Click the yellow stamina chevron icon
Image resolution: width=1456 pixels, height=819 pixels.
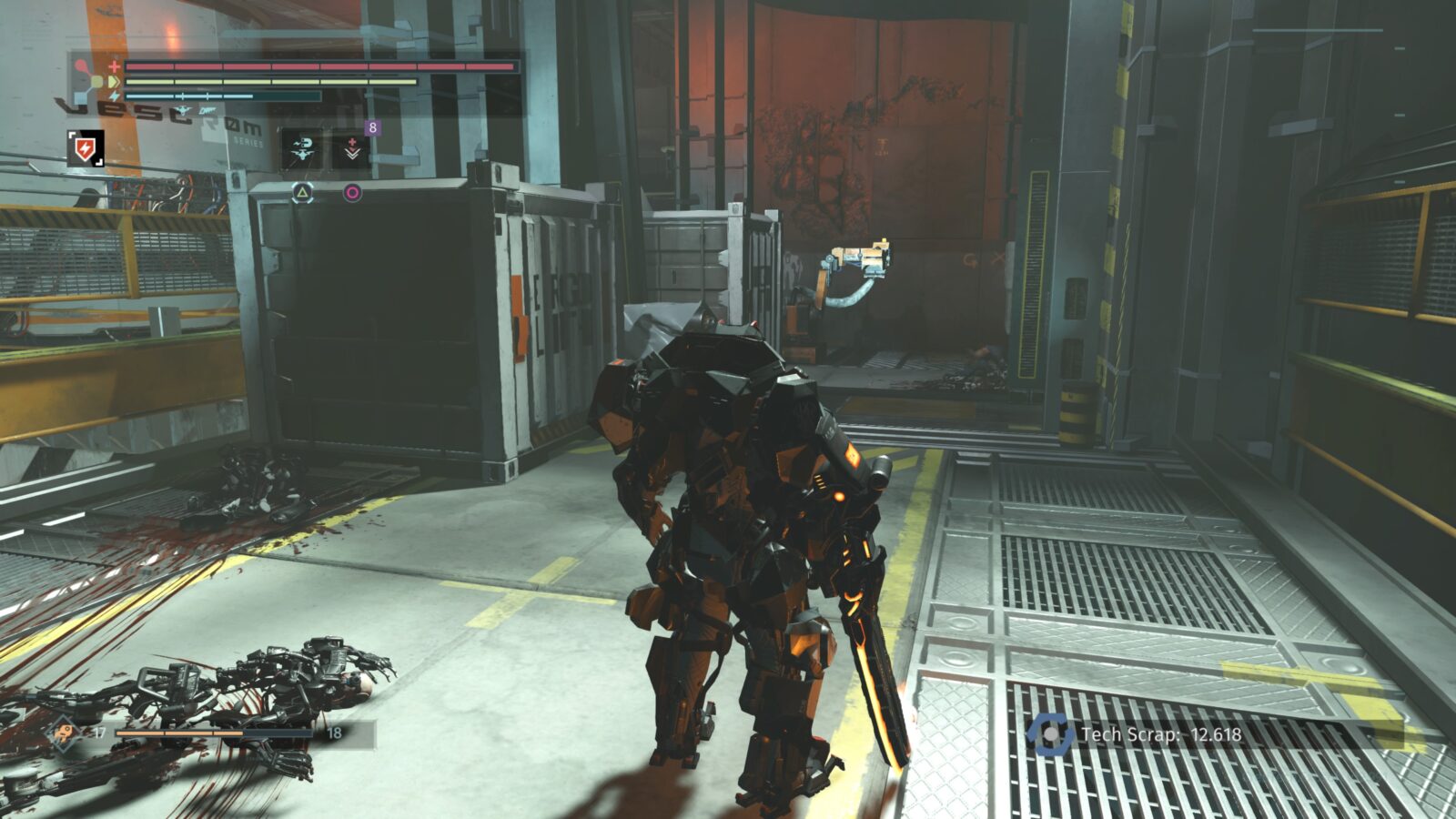point(115,80)
